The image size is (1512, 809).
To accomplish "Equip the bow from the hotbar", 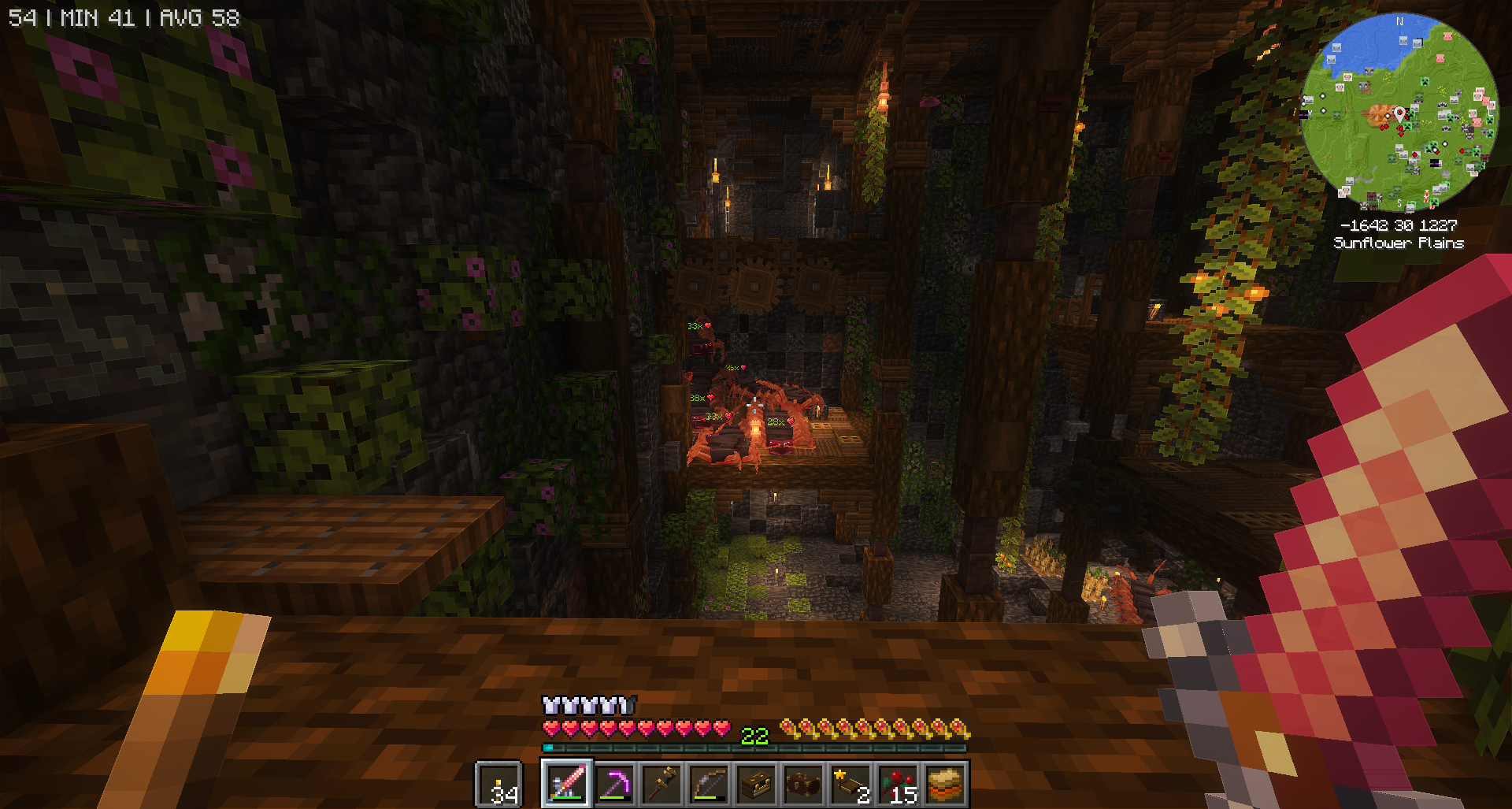I will (x=709, y=784).
